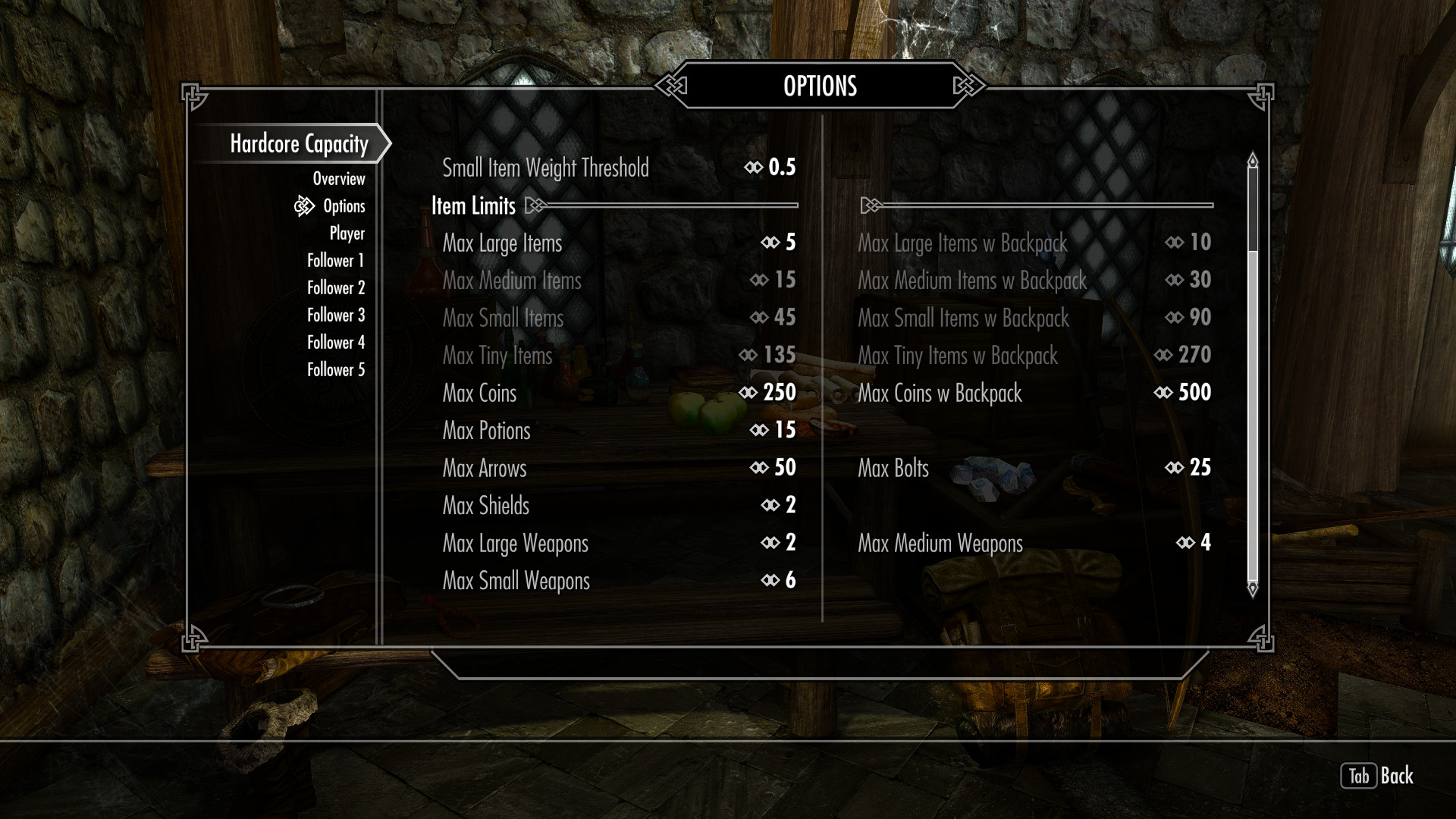This screenshot has height=819, width=1456.
Task: Open the Follower 3 settings page
Action: tap(335, 315)
